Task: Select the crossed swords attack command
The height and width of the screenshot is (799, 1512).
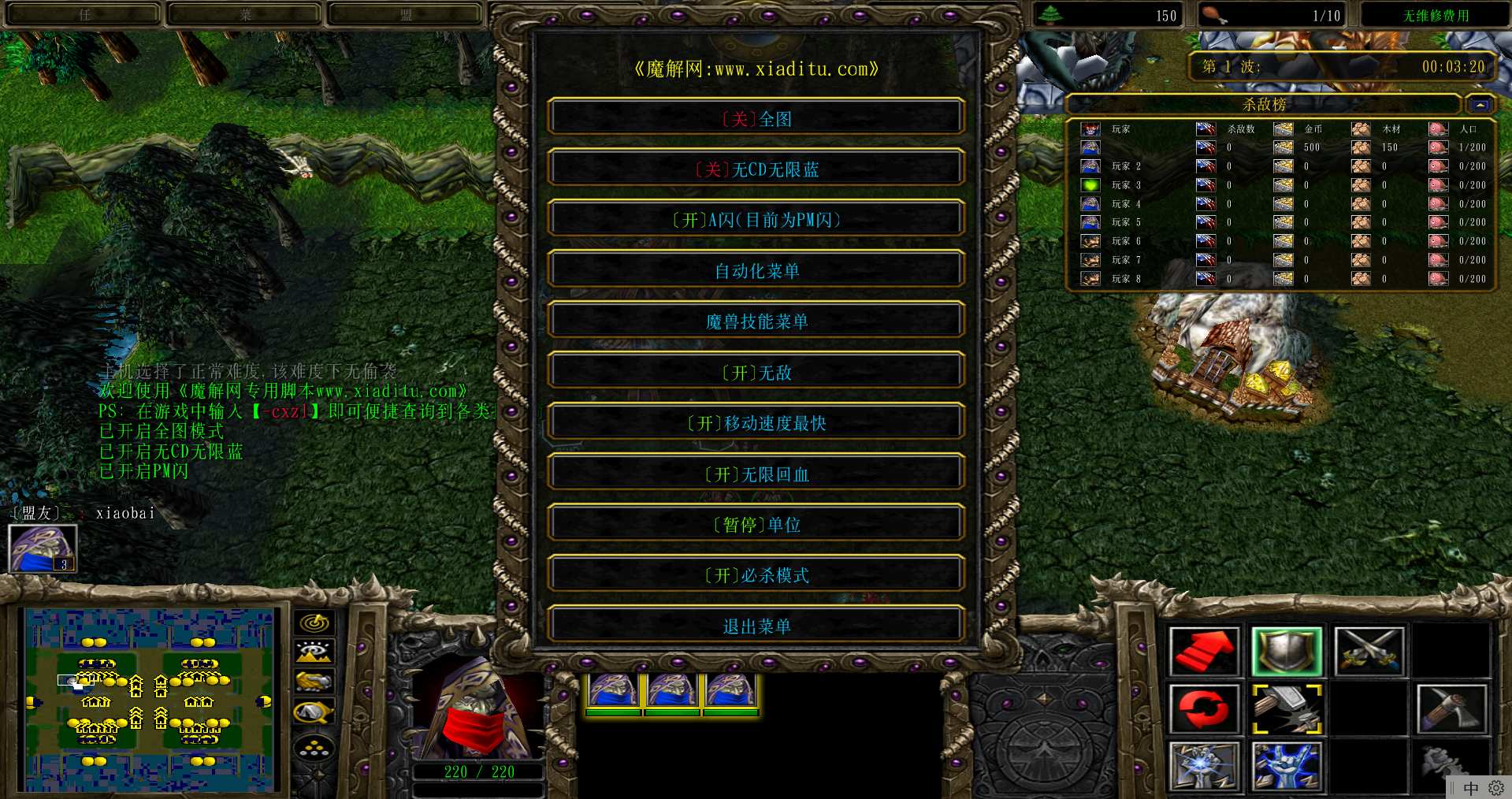Action: (x=1369, y=652)
